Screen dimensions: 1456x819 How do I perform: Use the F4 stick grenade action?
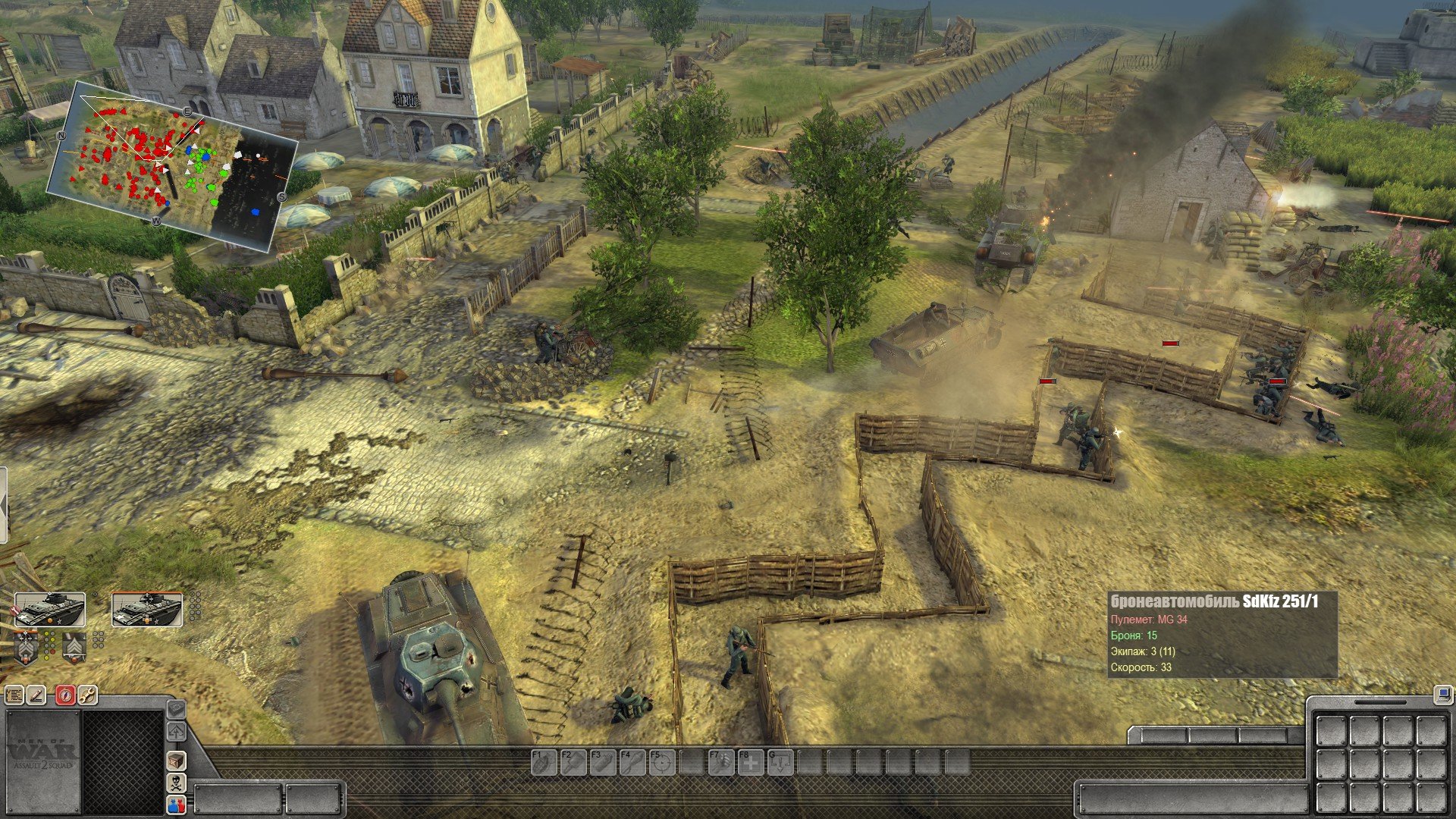632,762
